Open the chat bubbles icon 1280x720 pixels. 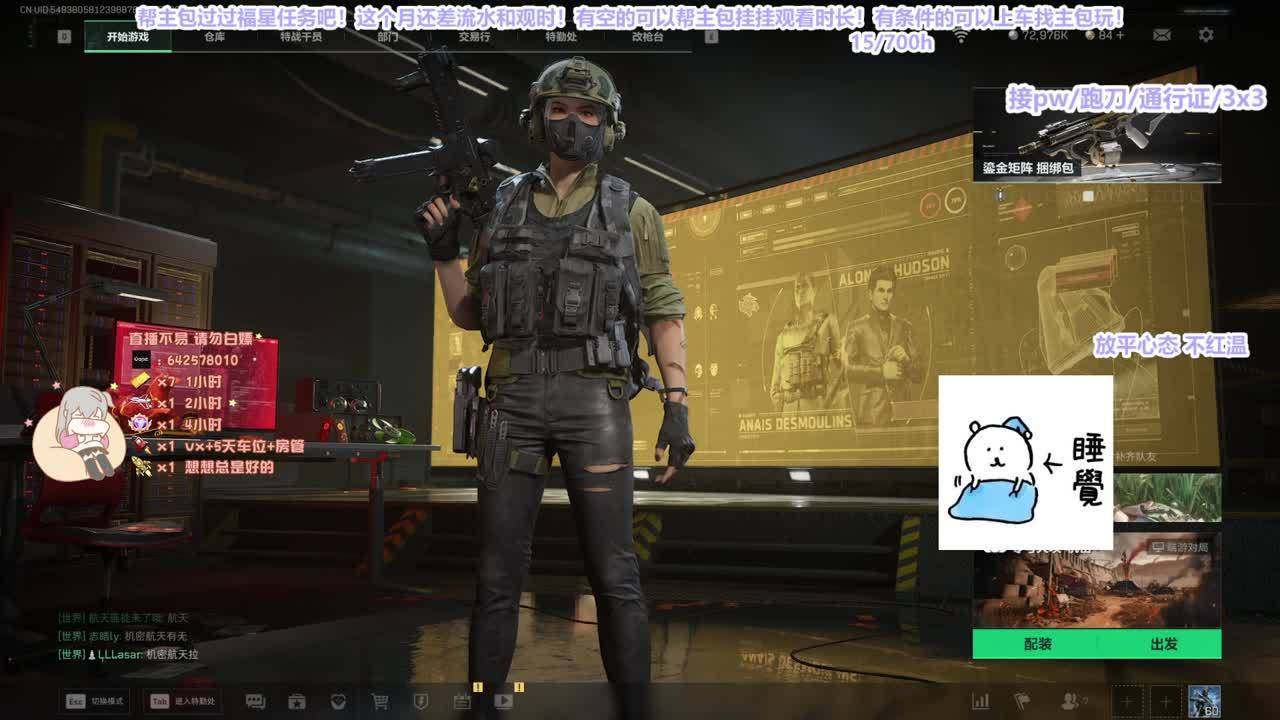[x=256, y=701]
